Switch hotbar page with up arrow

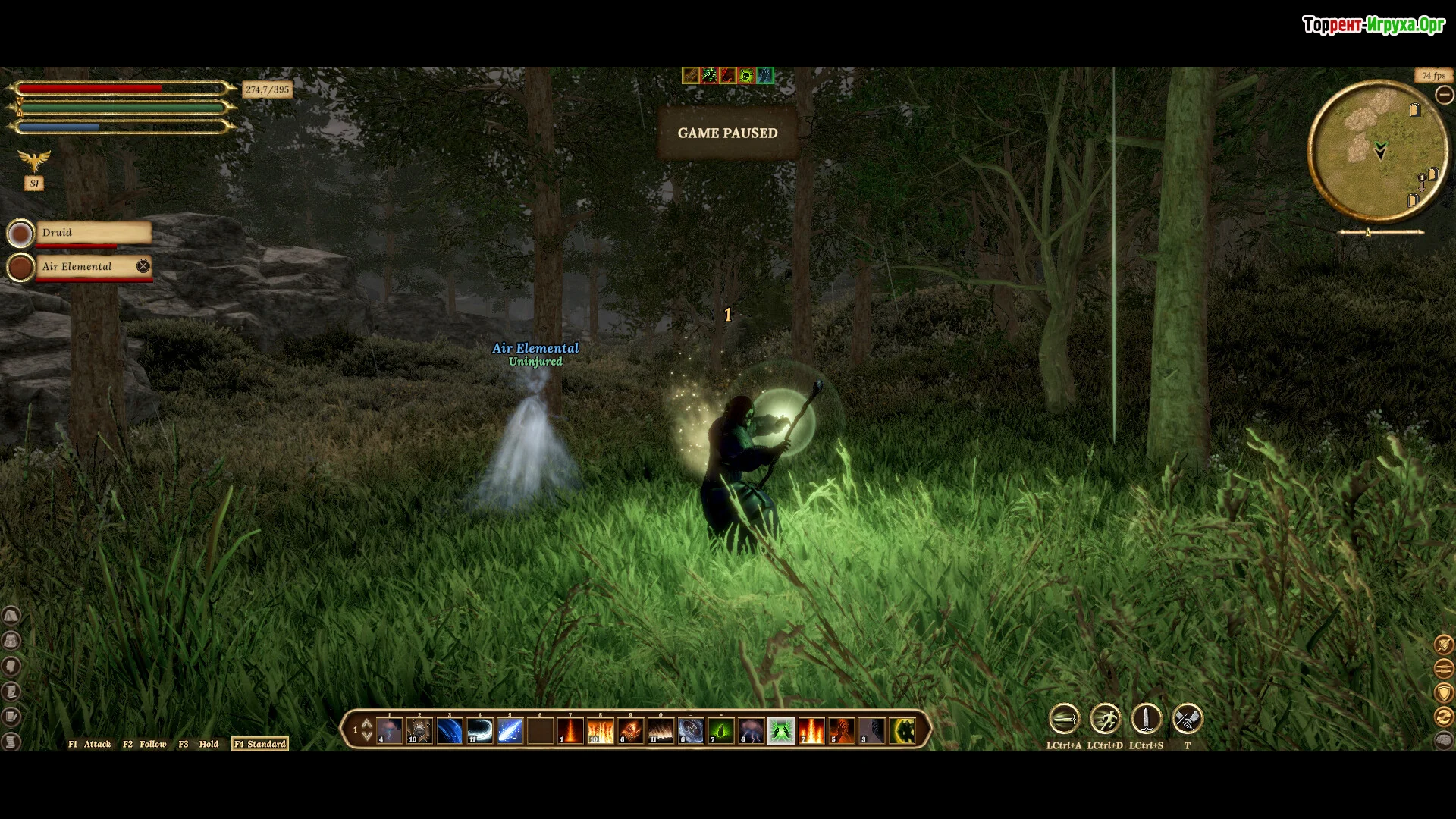[367, 723]
